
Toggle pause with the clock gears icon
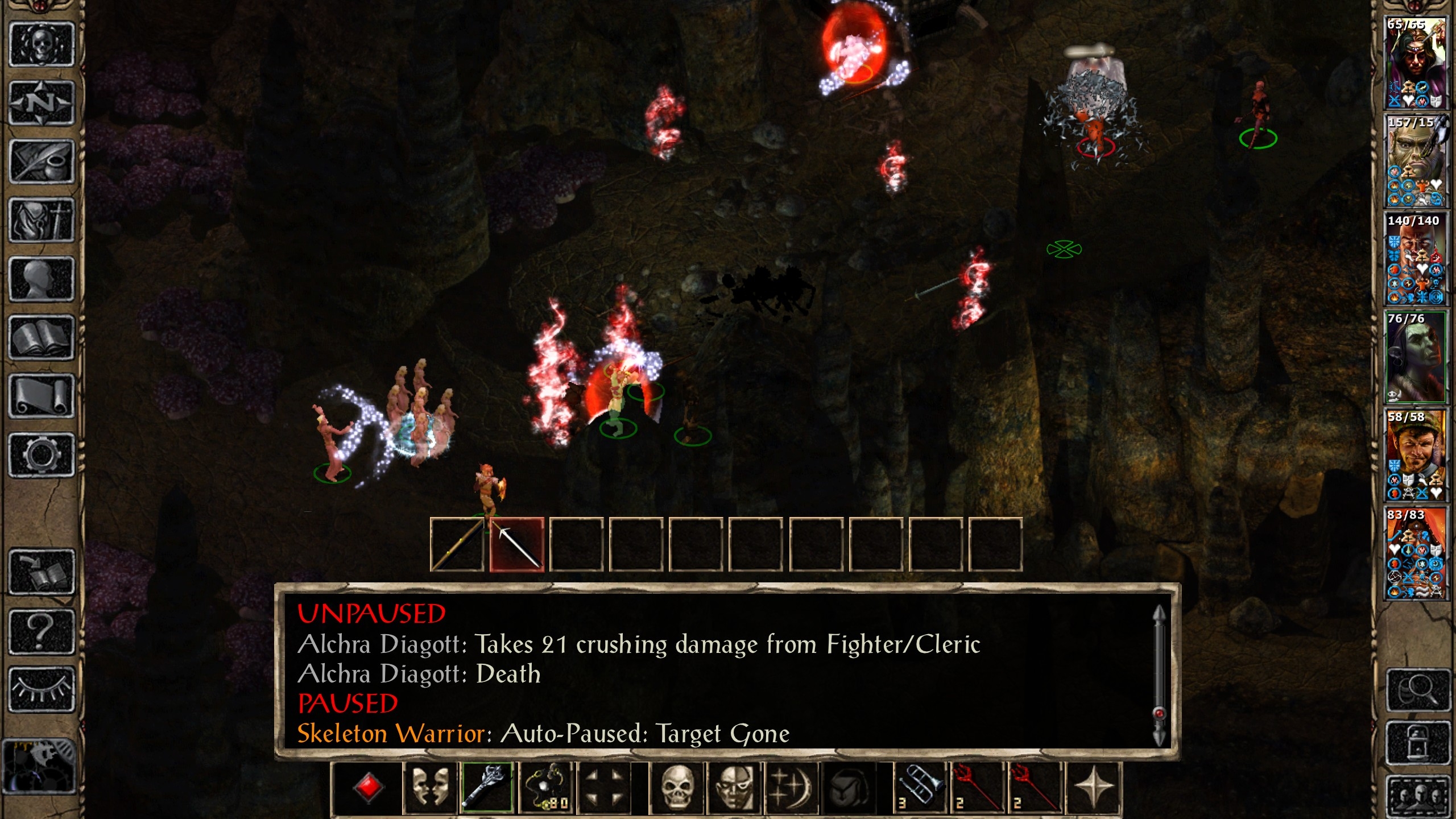click(39, 766)
